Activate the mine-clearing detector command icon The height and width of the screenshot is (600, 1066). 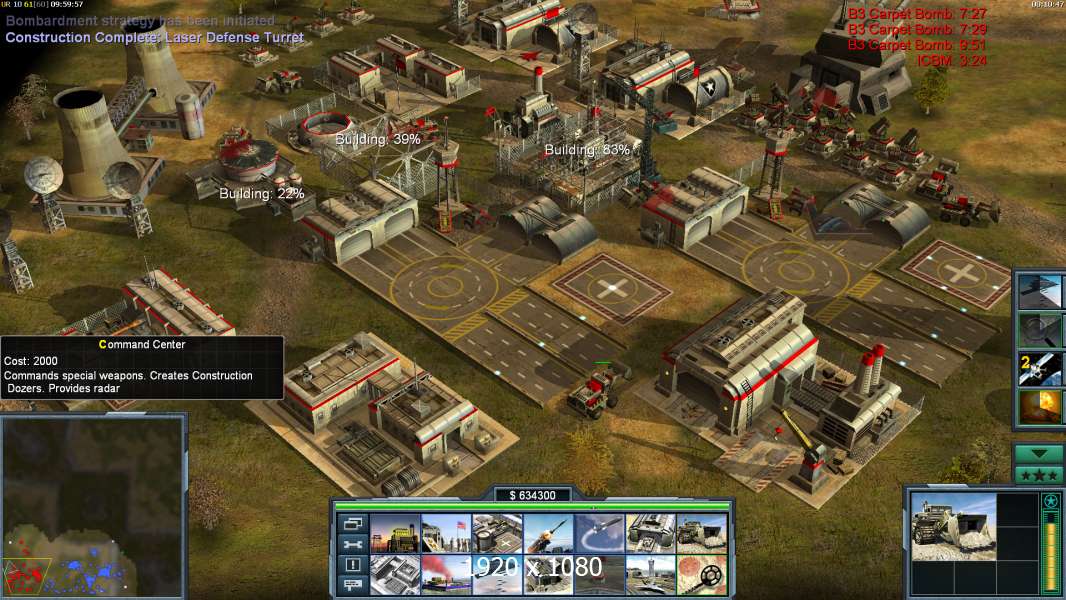[x=701, y=575]
